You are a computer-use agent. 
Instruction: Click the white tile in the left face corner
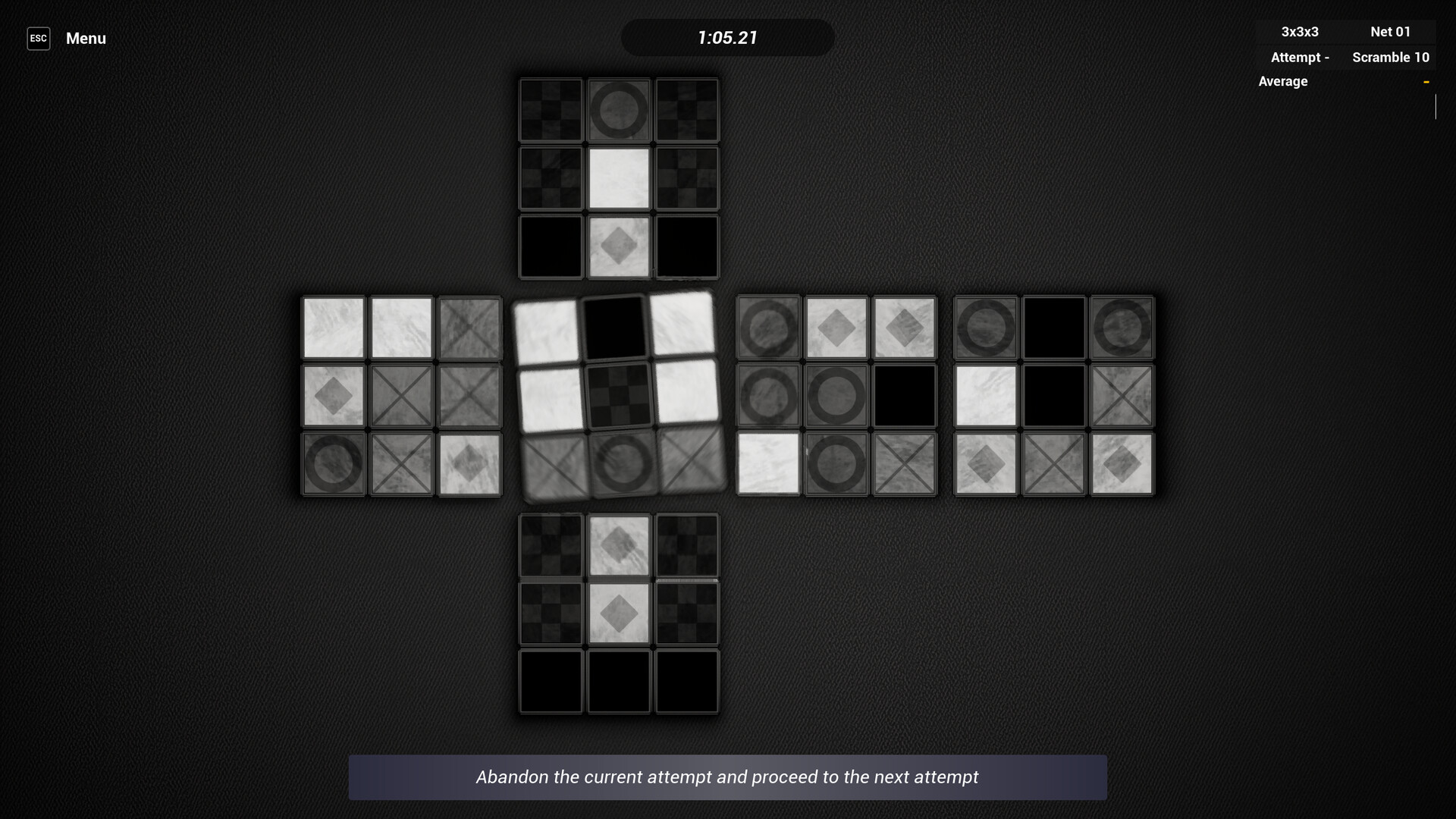334,326
